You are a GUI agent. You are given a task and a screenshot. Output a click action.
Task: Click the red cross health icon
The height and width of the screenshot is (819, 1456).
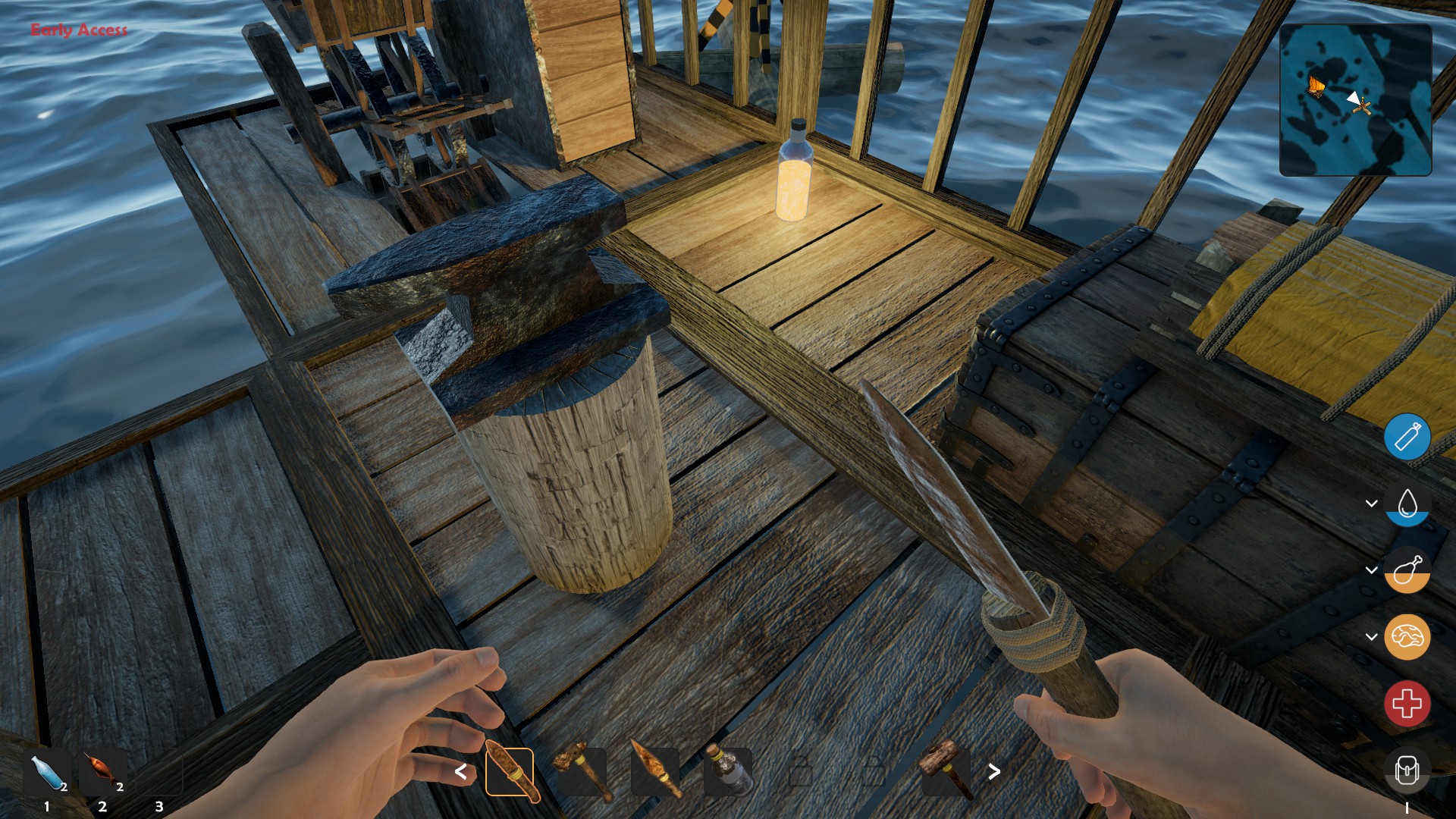click(1407, 704)
